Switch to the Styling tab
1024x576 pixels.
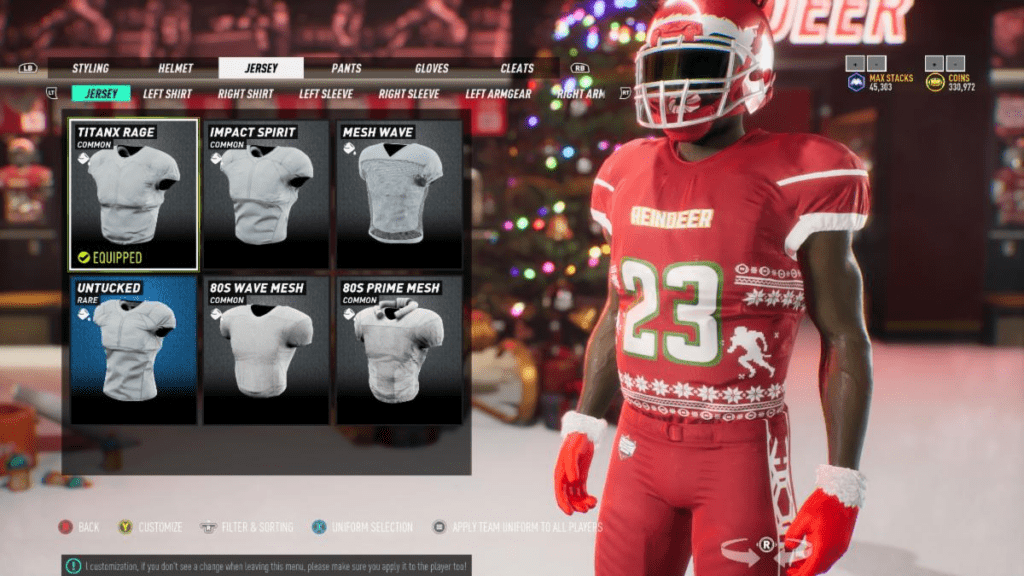coord(90,69)
